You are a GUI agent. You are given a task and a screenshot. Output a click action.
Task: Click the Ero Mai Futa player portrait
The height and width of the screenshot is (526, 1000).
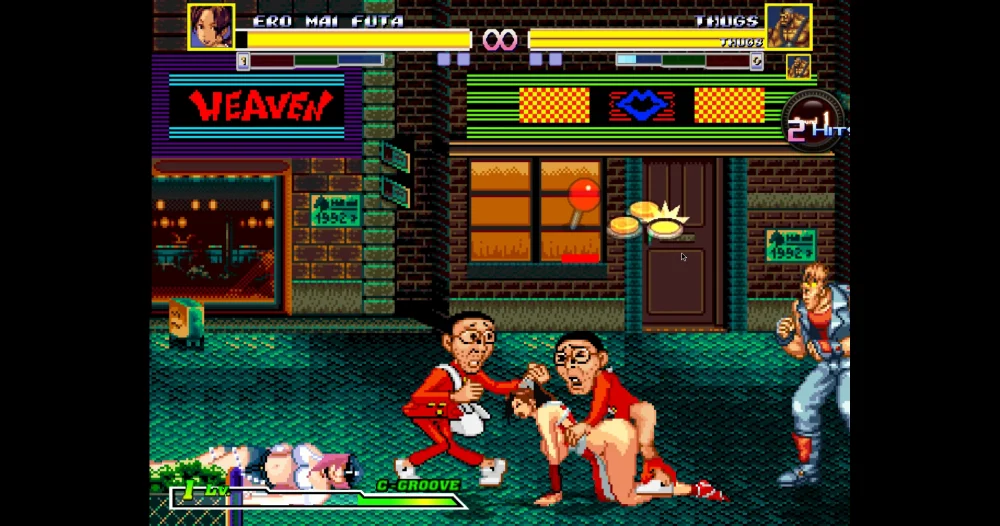(x=211, y=27)
